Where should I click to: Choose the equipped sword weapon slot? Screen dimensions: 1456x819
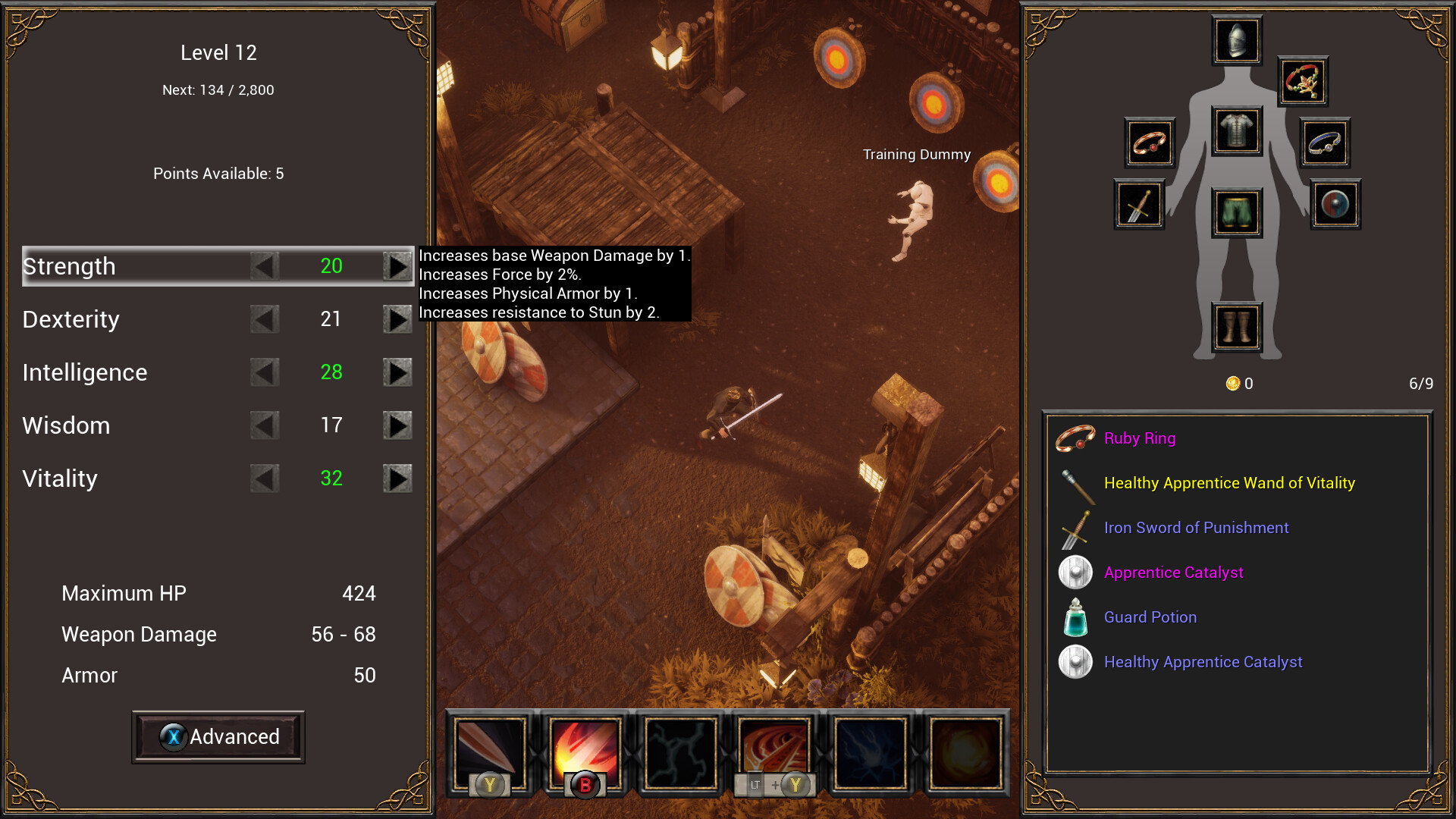(1138, 205)
